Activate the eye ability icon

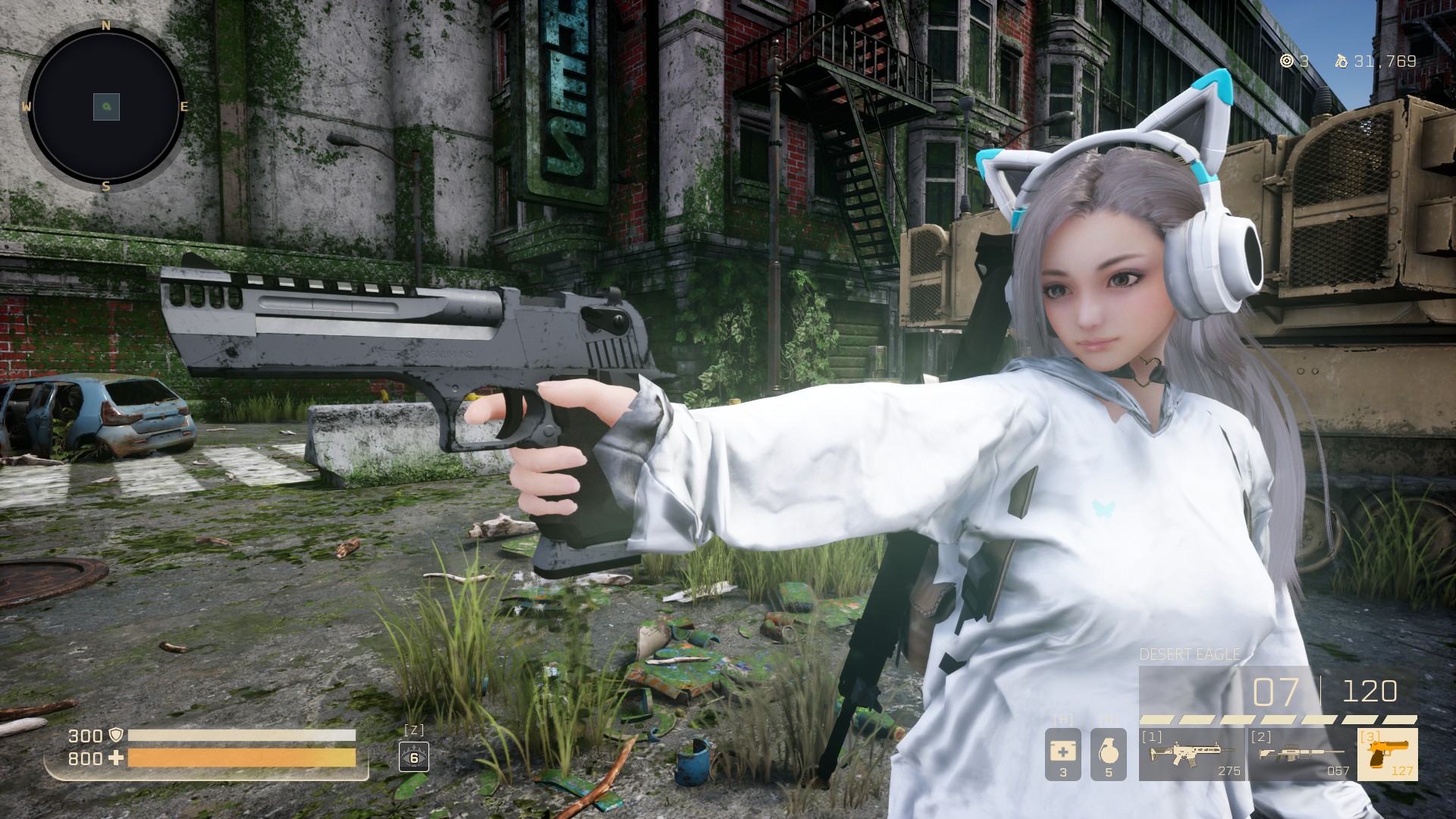414,757
